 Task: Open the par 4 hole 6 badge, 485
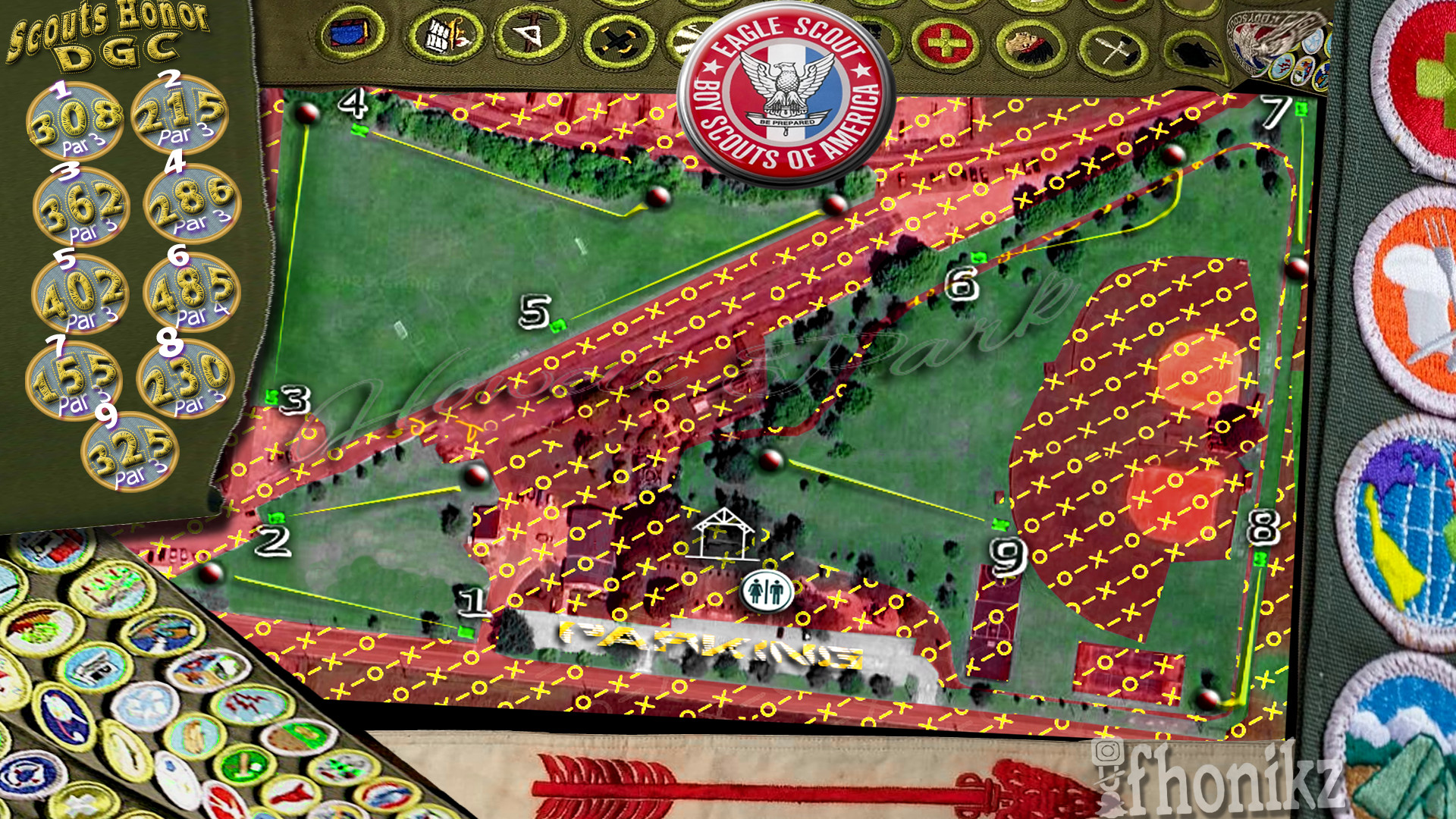pos(191,292)
